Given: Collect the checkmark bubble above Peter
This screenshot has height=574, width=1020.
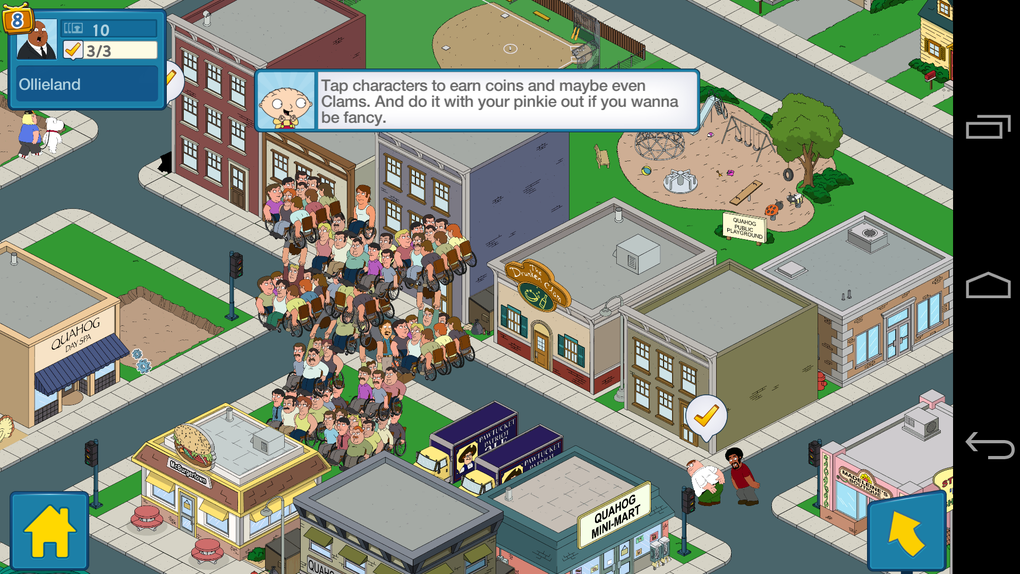Looking at the screenshot, I should click(706, 415).
